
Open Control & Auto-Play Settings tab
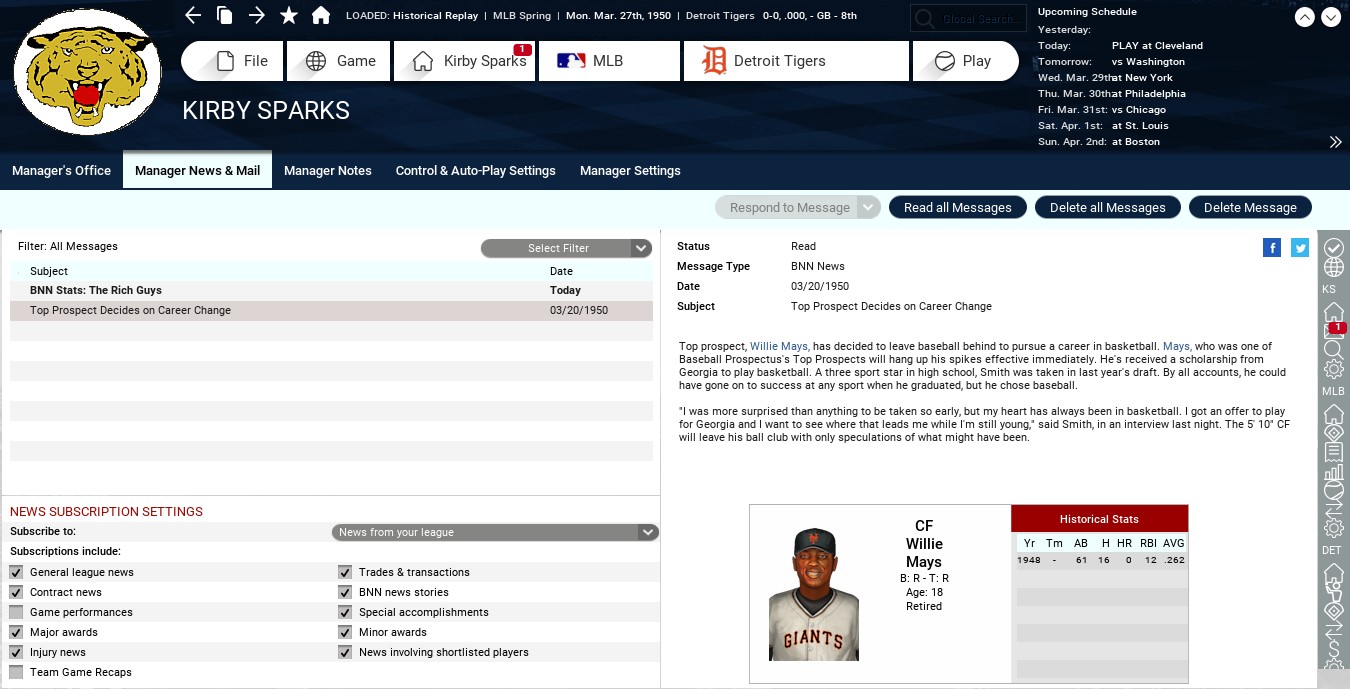475,171
